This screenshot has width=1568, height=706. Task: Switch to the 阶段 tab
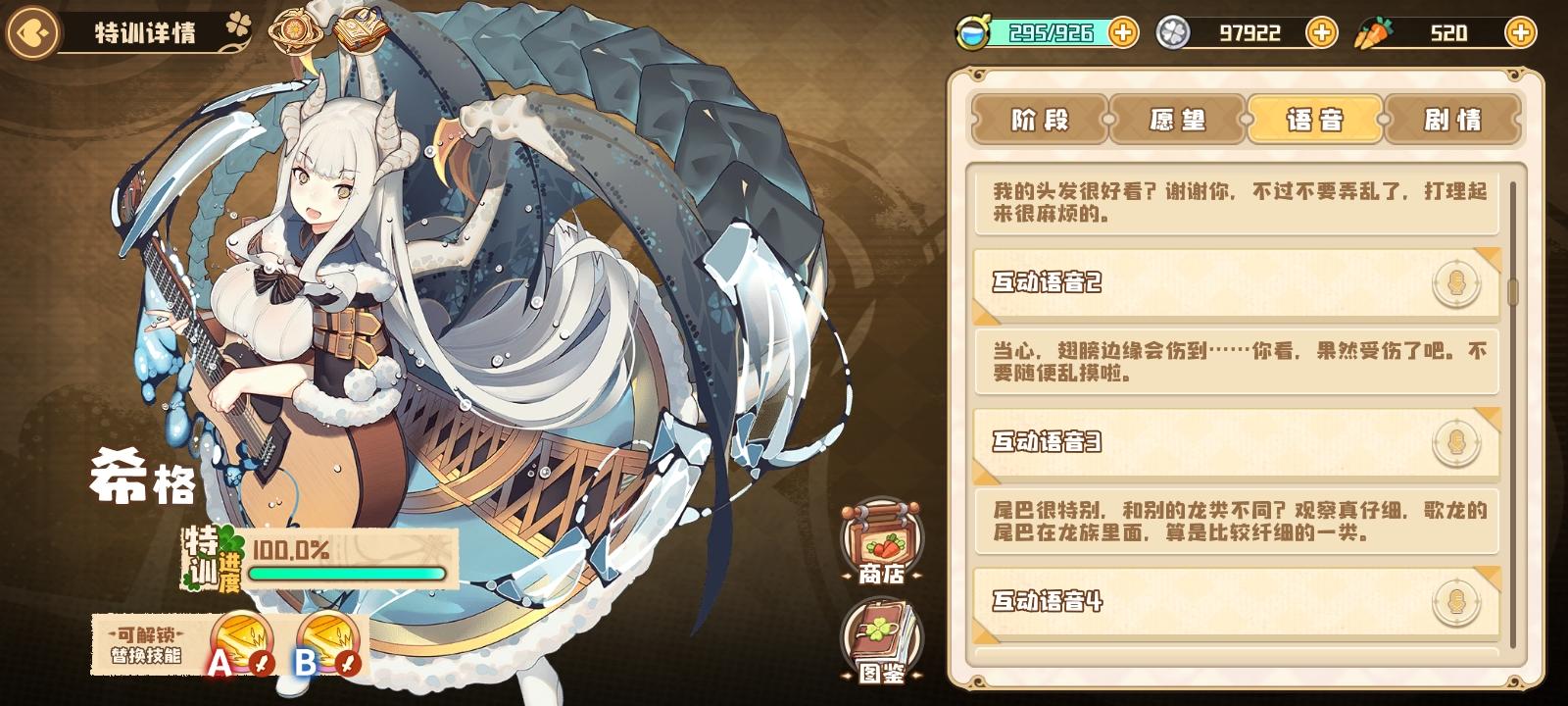[x=1043, y=121]
